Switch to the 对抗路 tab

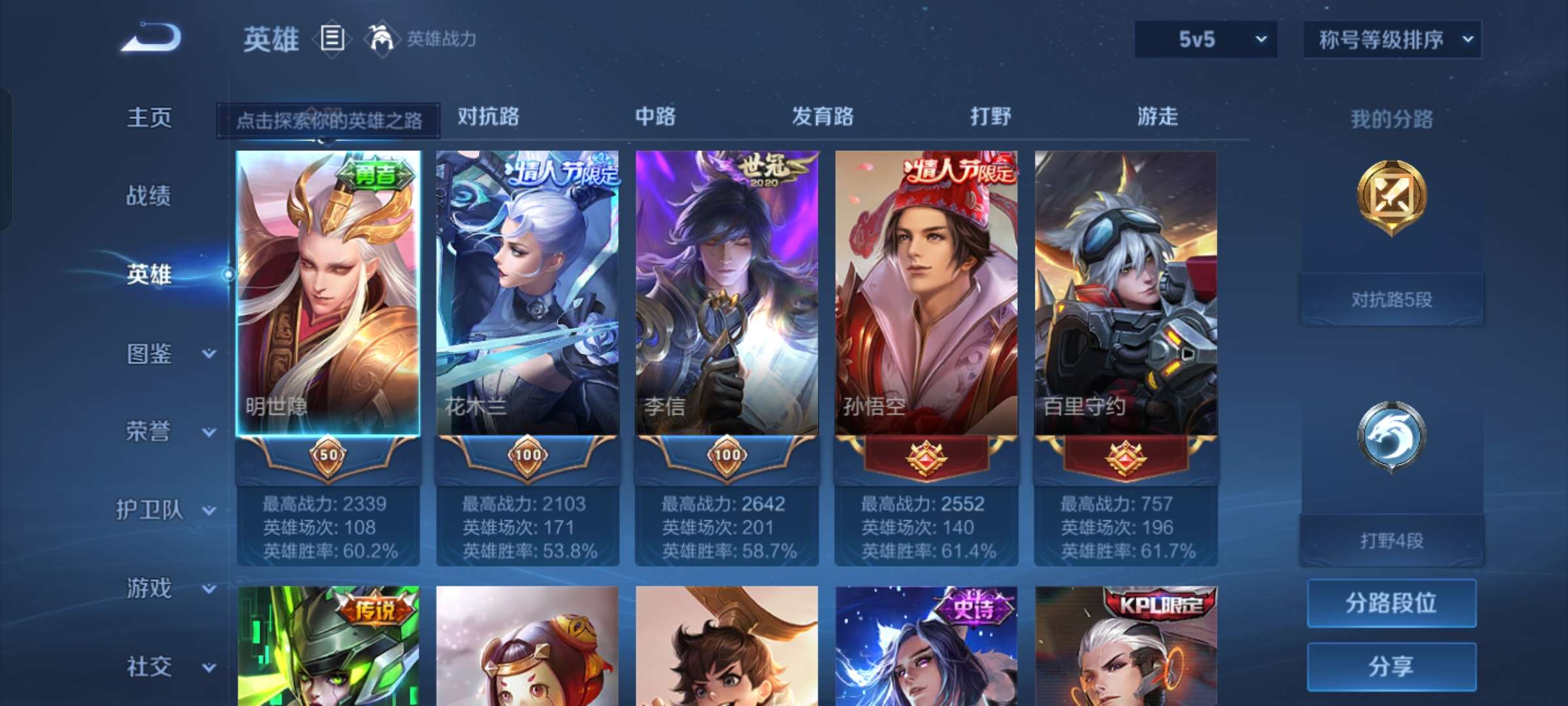point(489,118)
